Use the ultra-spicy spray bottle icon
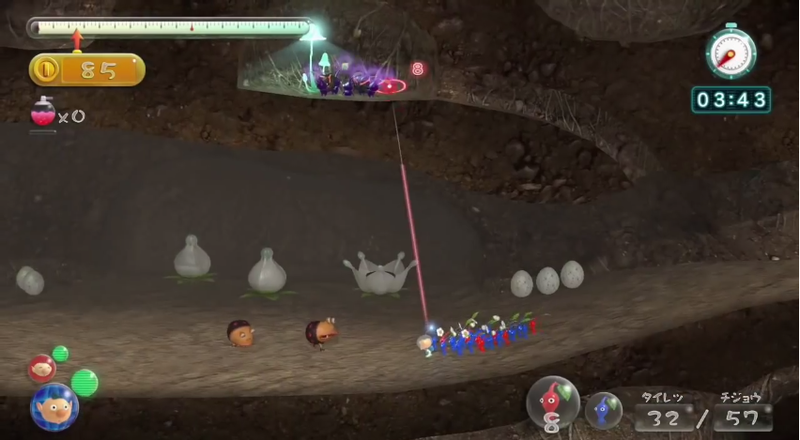This screenshot has height=440, width=800. tap(42, 115)
